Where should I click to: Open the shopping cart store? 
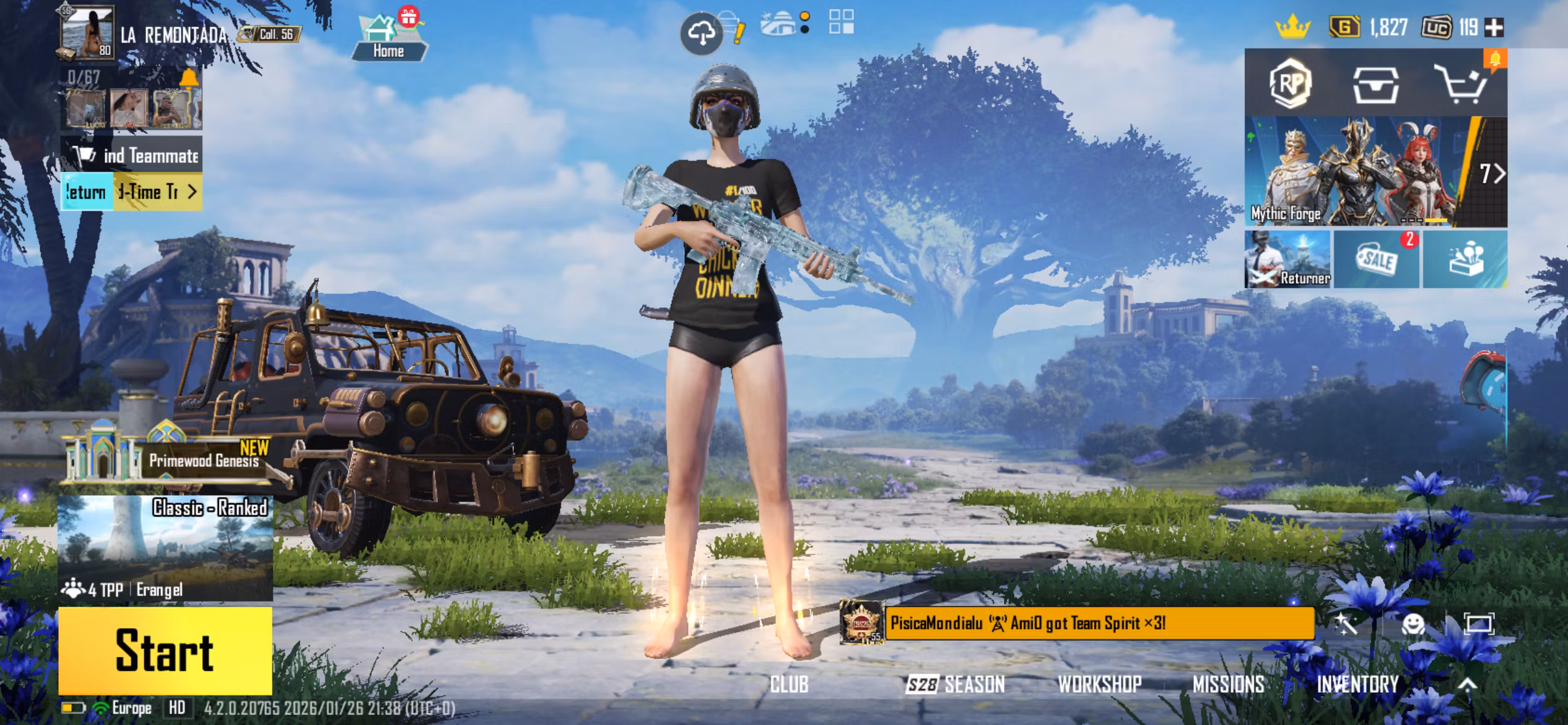[x=1461, y=85]
